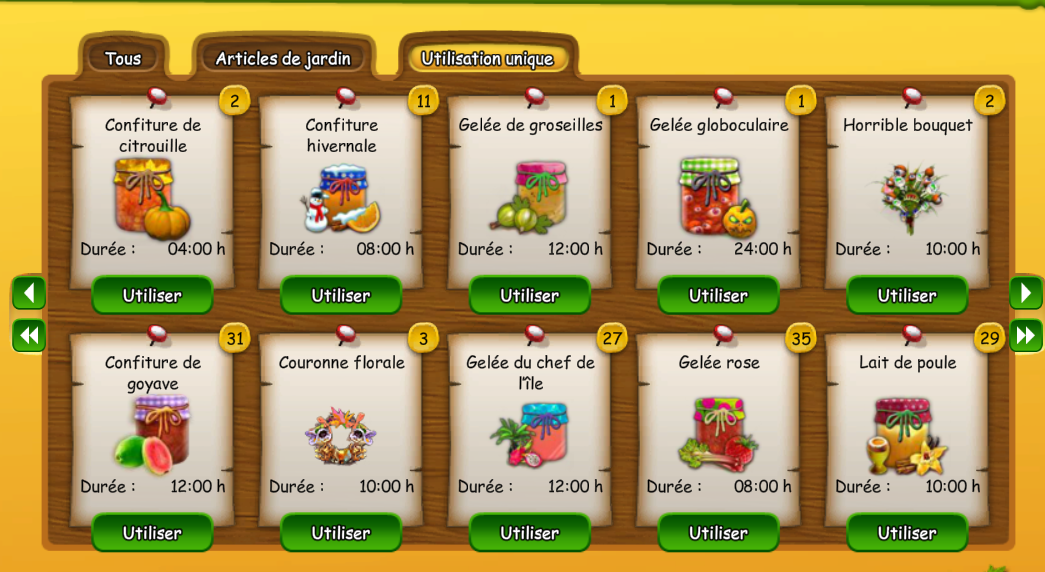Use the Lait de poule item

point(907,533)
